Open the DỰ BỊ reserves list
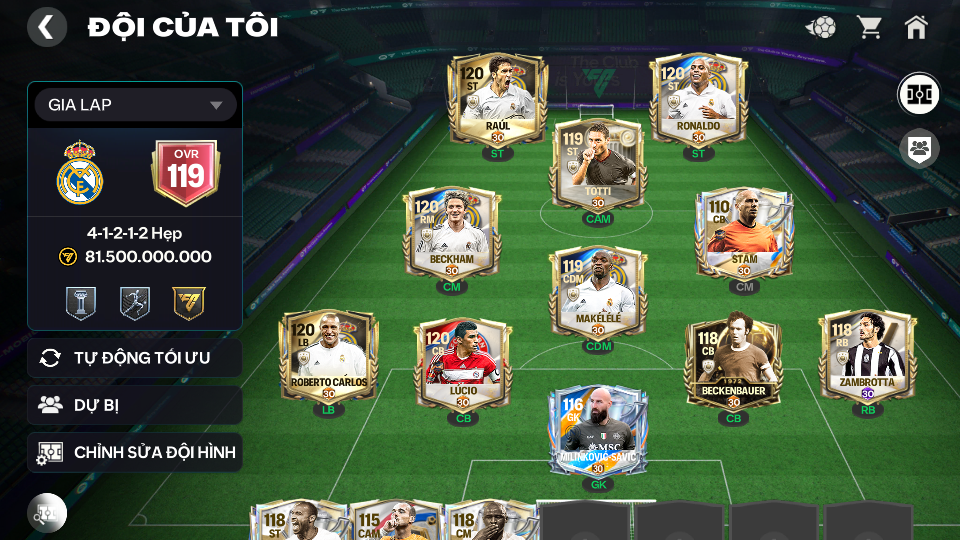The width and height of the screenshot is (960, 540). point(135,405)
